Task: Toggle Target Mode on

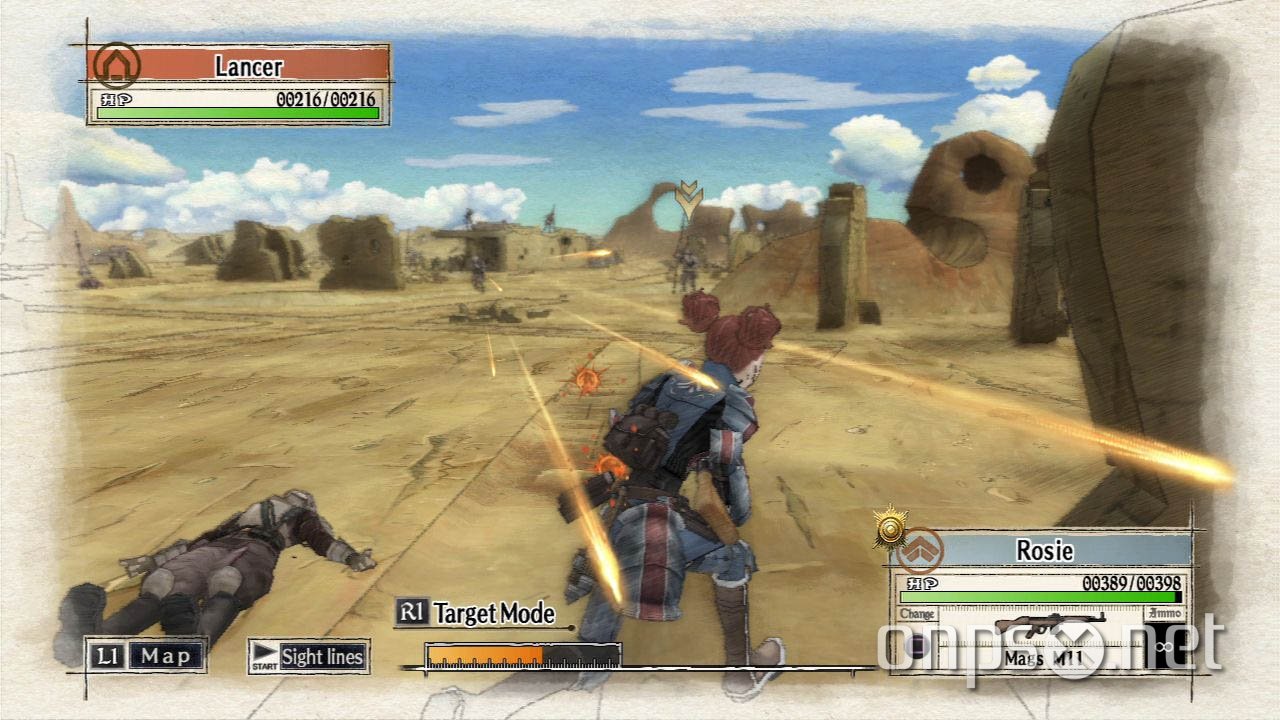Action: [493, 614]
